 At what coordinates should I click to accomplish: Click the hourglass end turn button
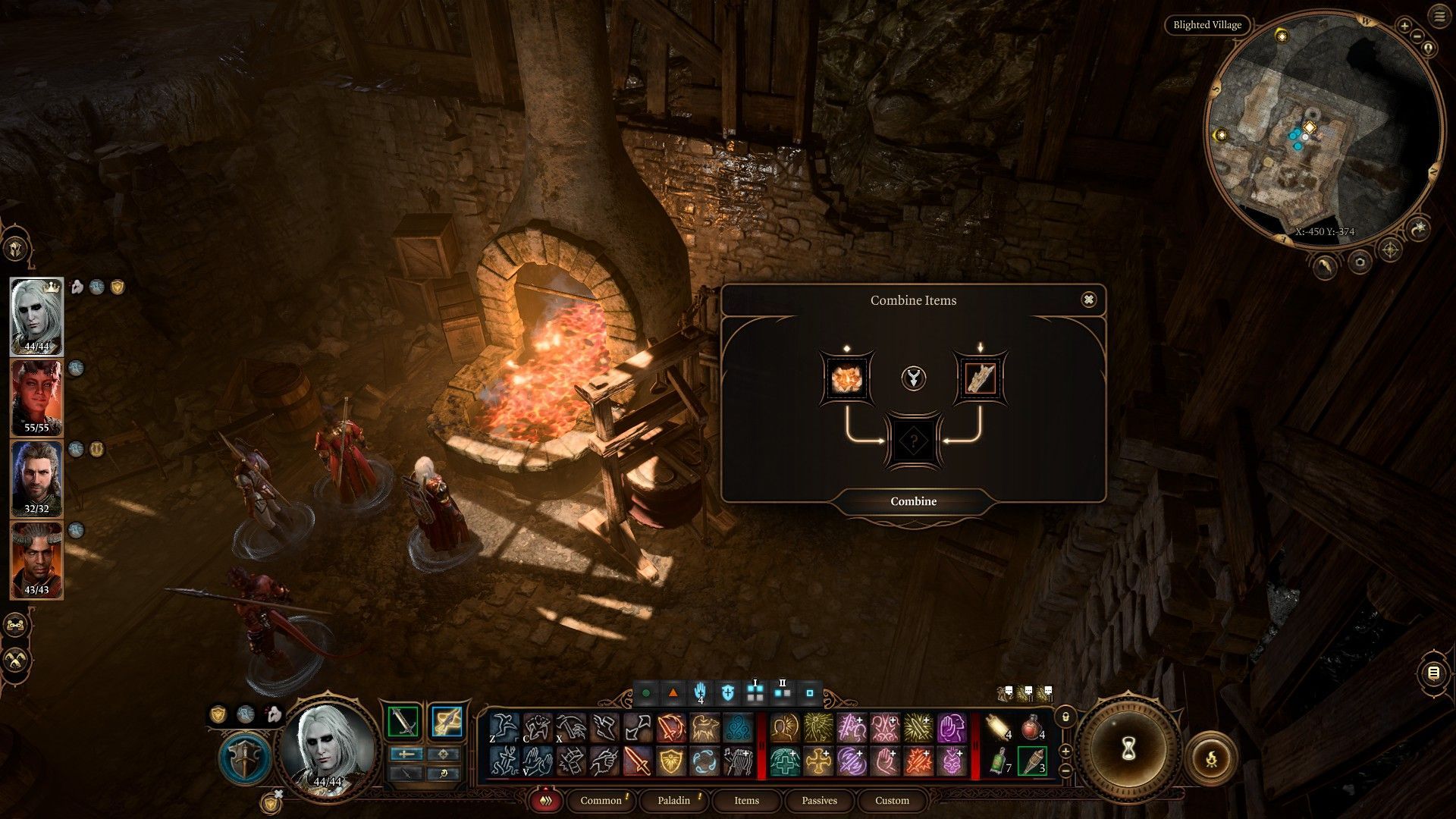1128,749
